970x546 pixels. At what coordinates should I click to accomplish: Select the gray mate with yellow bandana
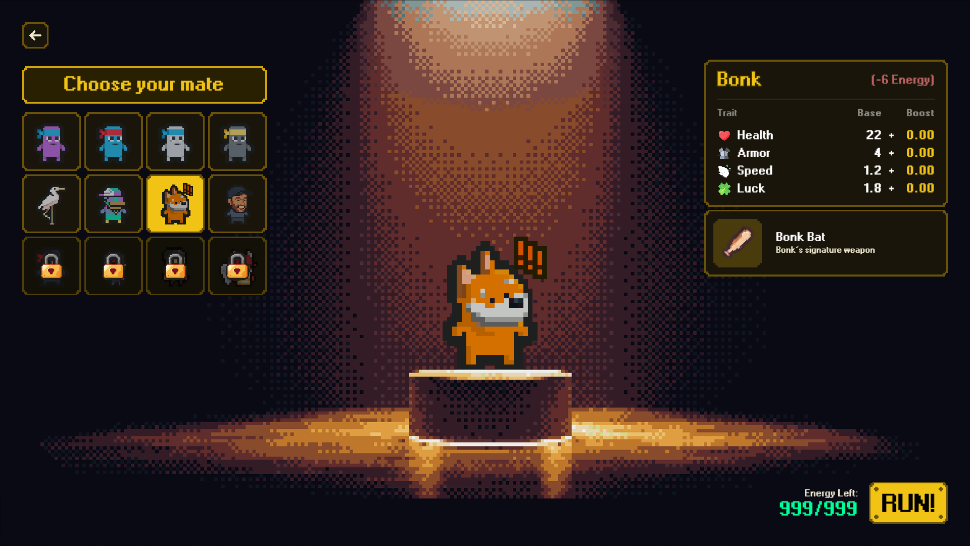coord(237,142)
